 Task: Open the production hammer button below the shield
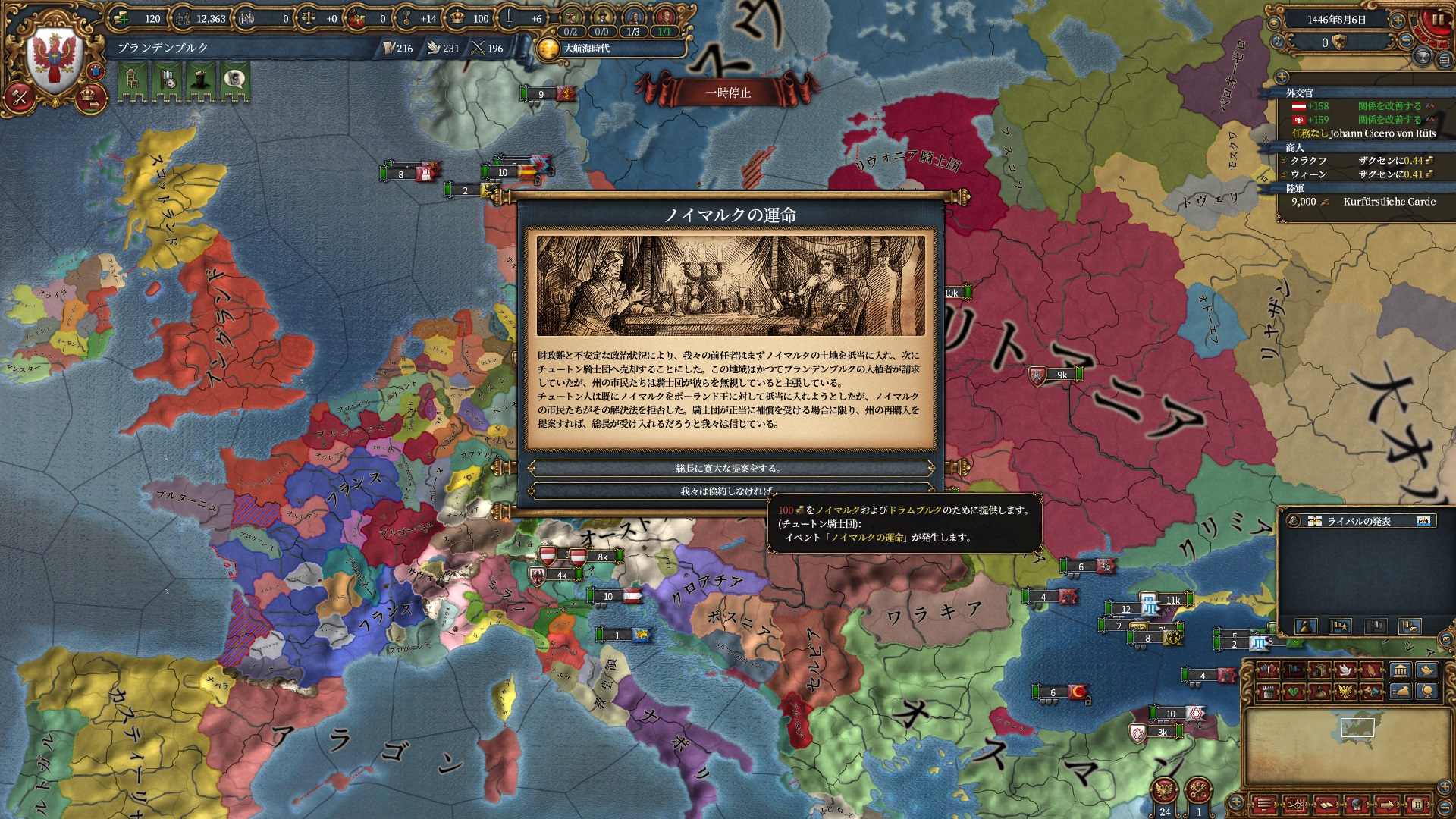19,96
